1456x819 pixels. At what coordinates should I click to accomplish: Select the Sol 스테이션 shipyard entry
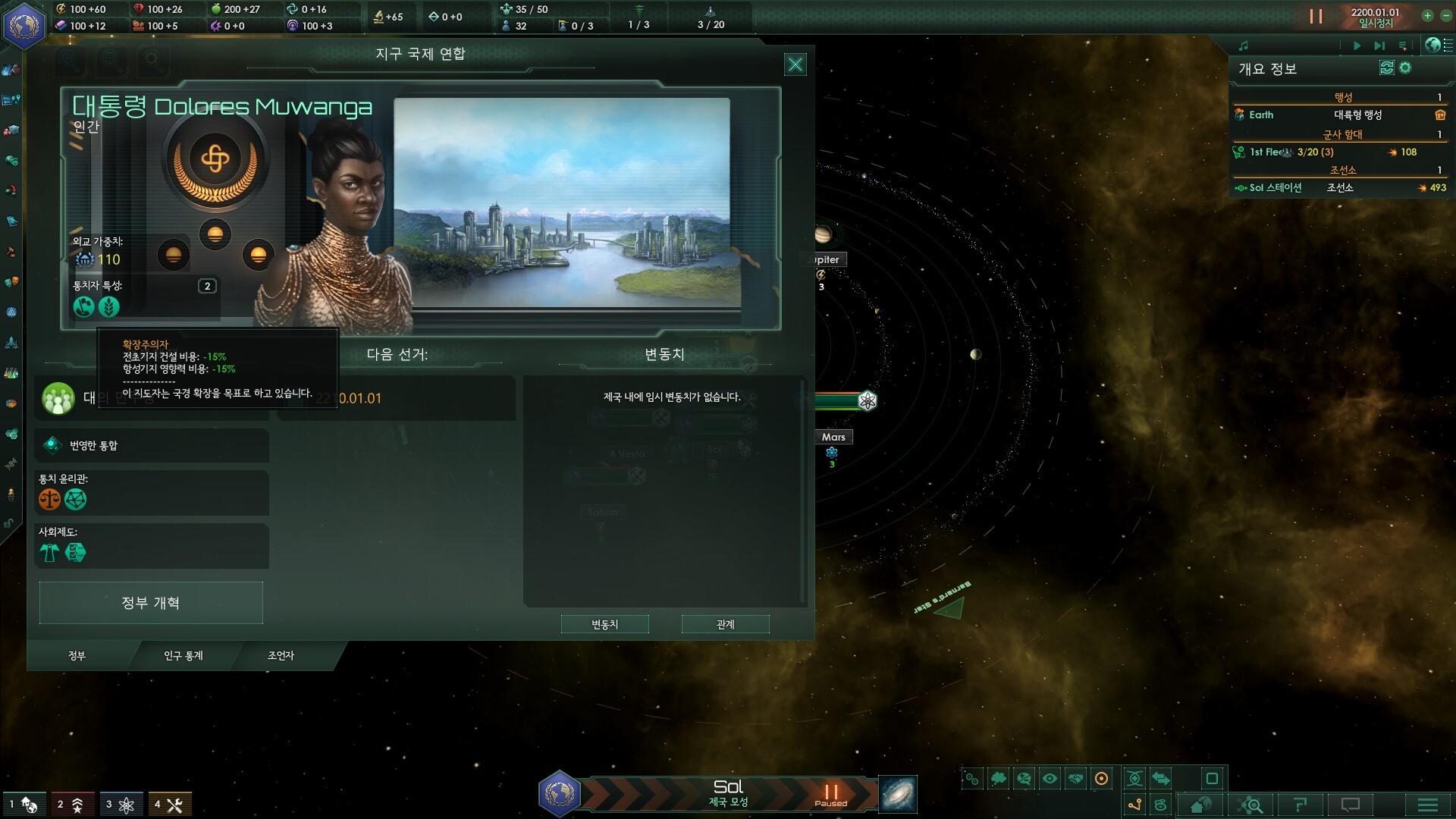pyautogui.click(x=1275, y=188)
